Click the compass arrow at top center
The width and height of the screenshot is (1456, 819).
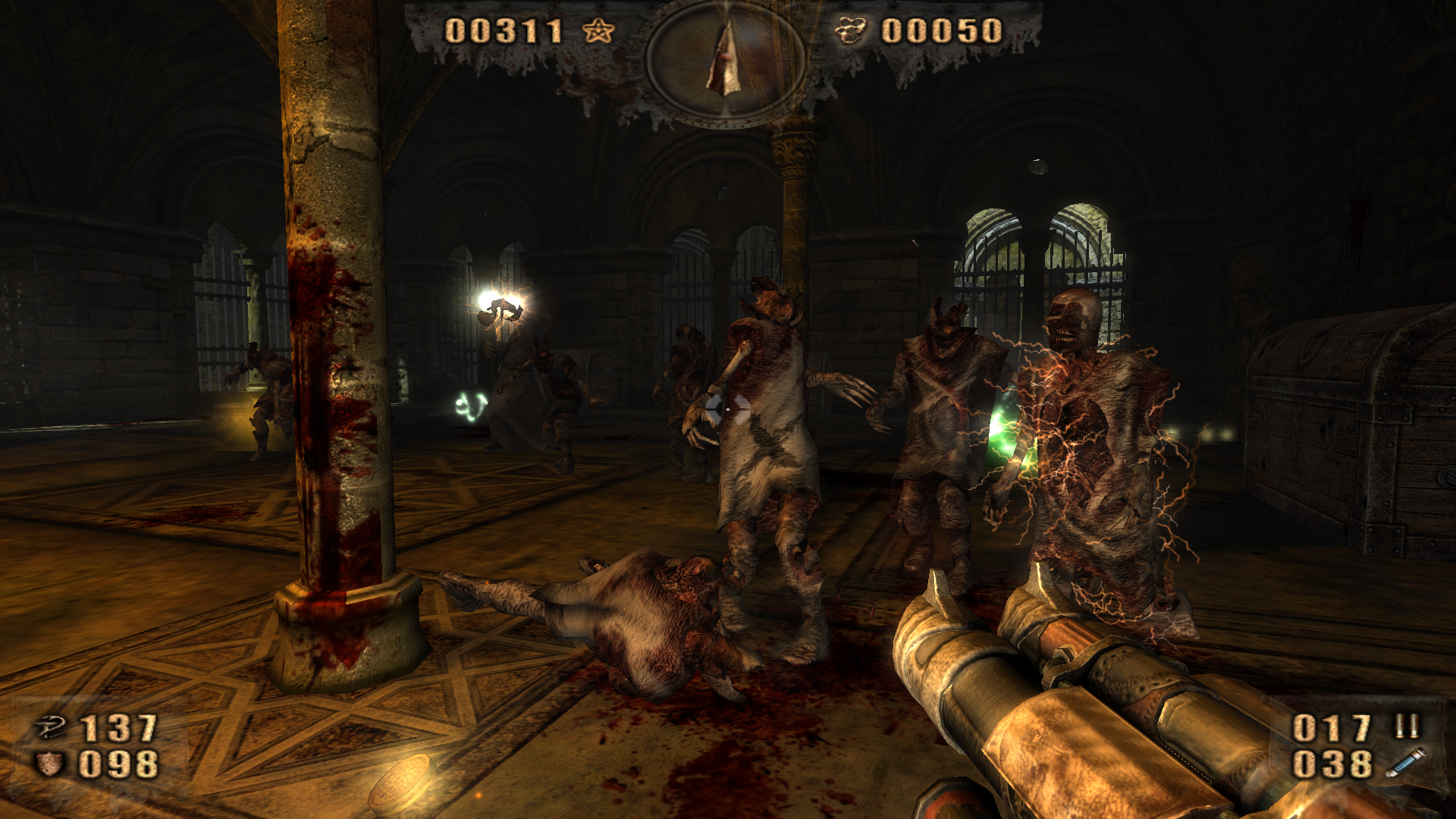pos(725,61)
